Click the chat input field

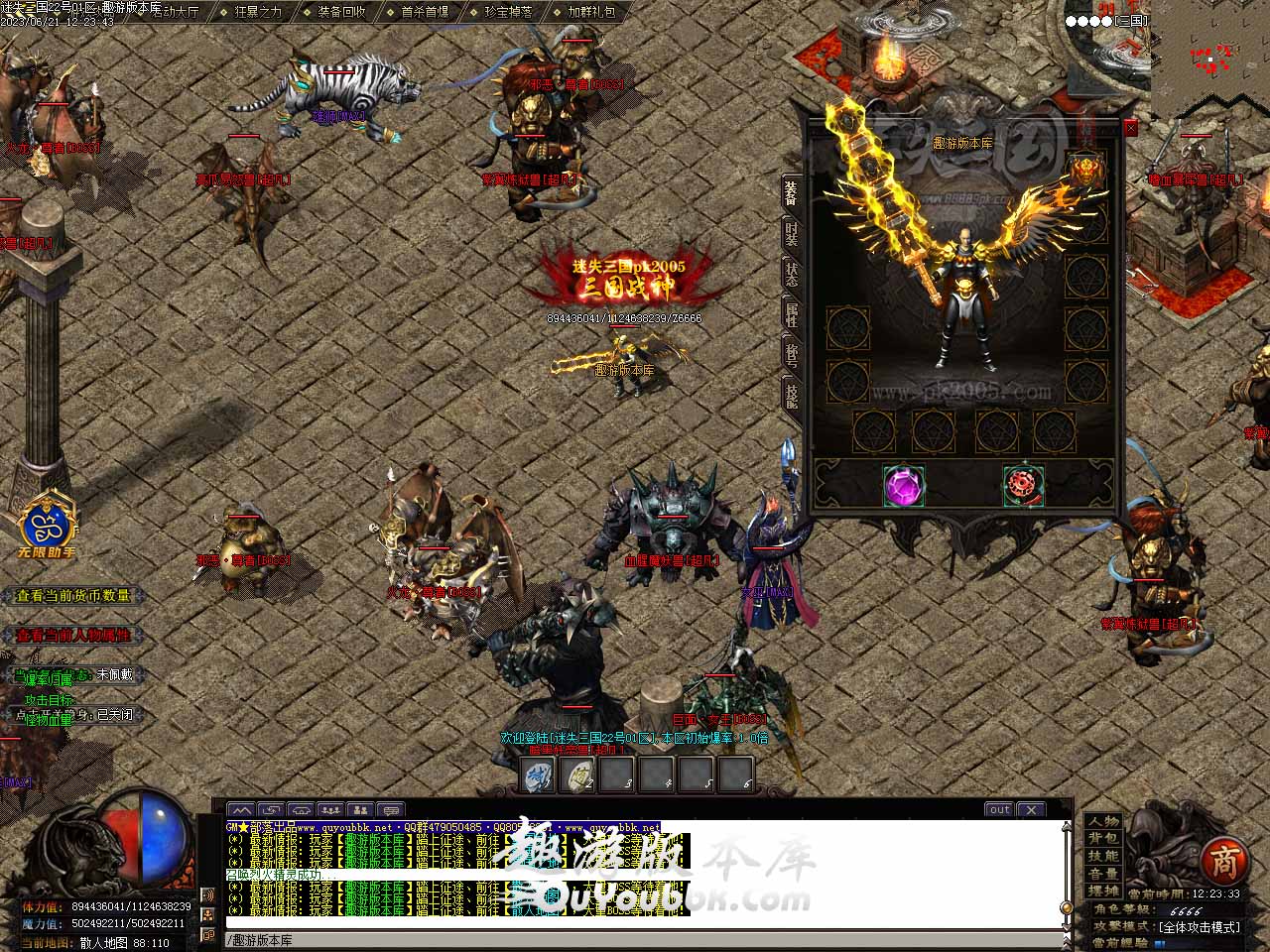[x=635, y=940]
